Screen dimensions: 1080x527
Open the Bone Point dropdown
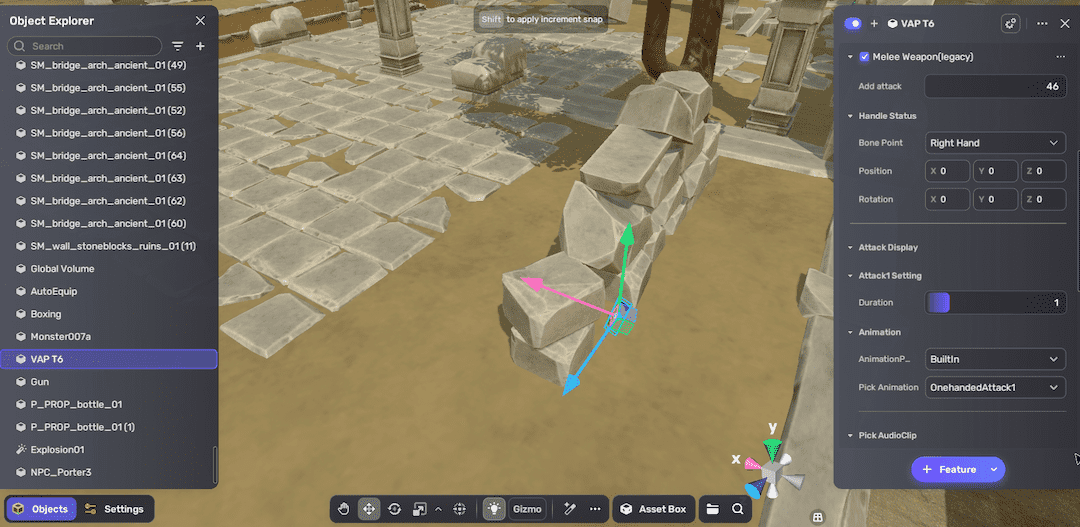pos(994,143)
